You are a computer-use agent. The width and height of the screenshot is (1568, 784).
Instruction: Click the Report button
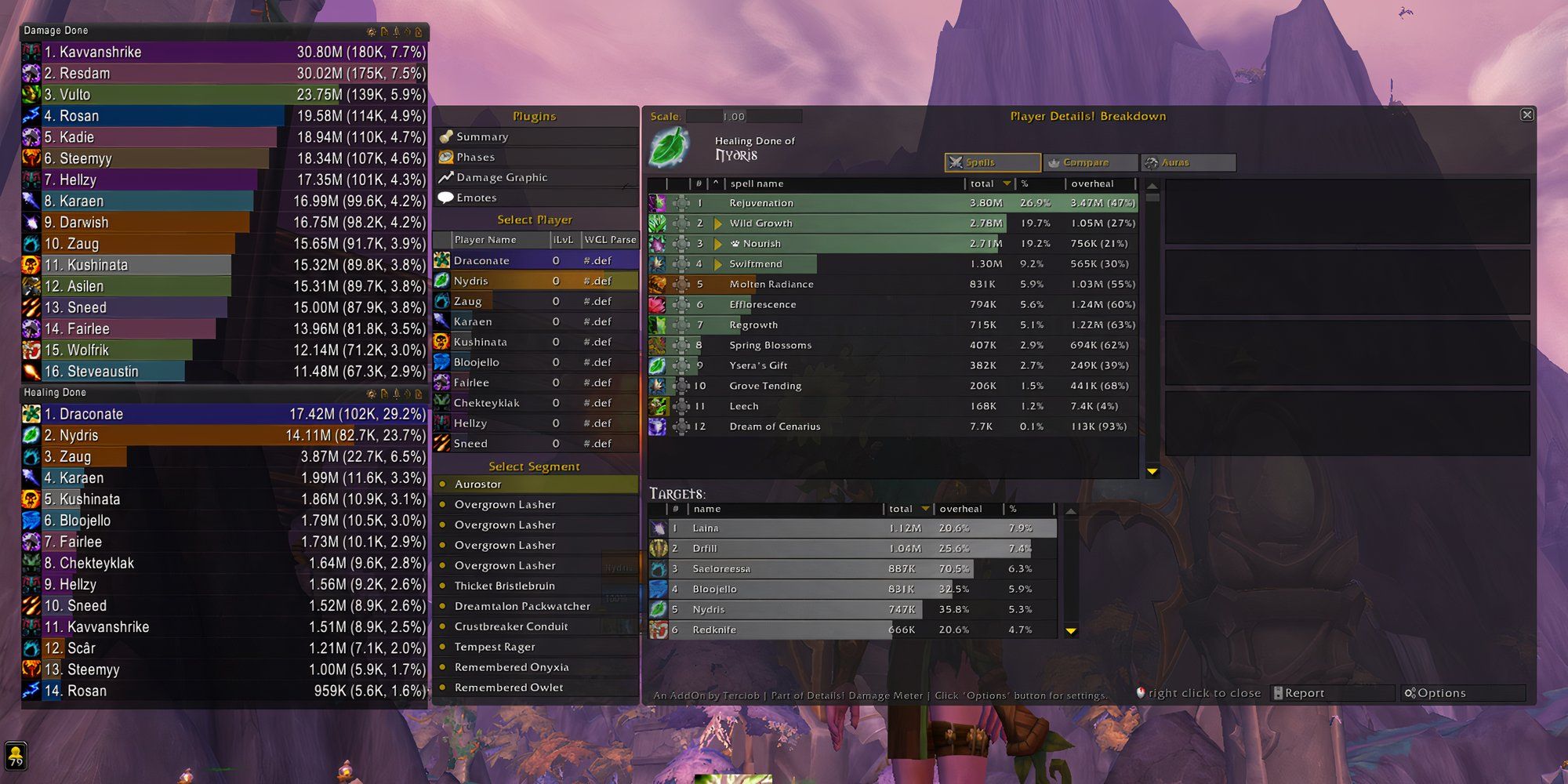[1331, 693]
